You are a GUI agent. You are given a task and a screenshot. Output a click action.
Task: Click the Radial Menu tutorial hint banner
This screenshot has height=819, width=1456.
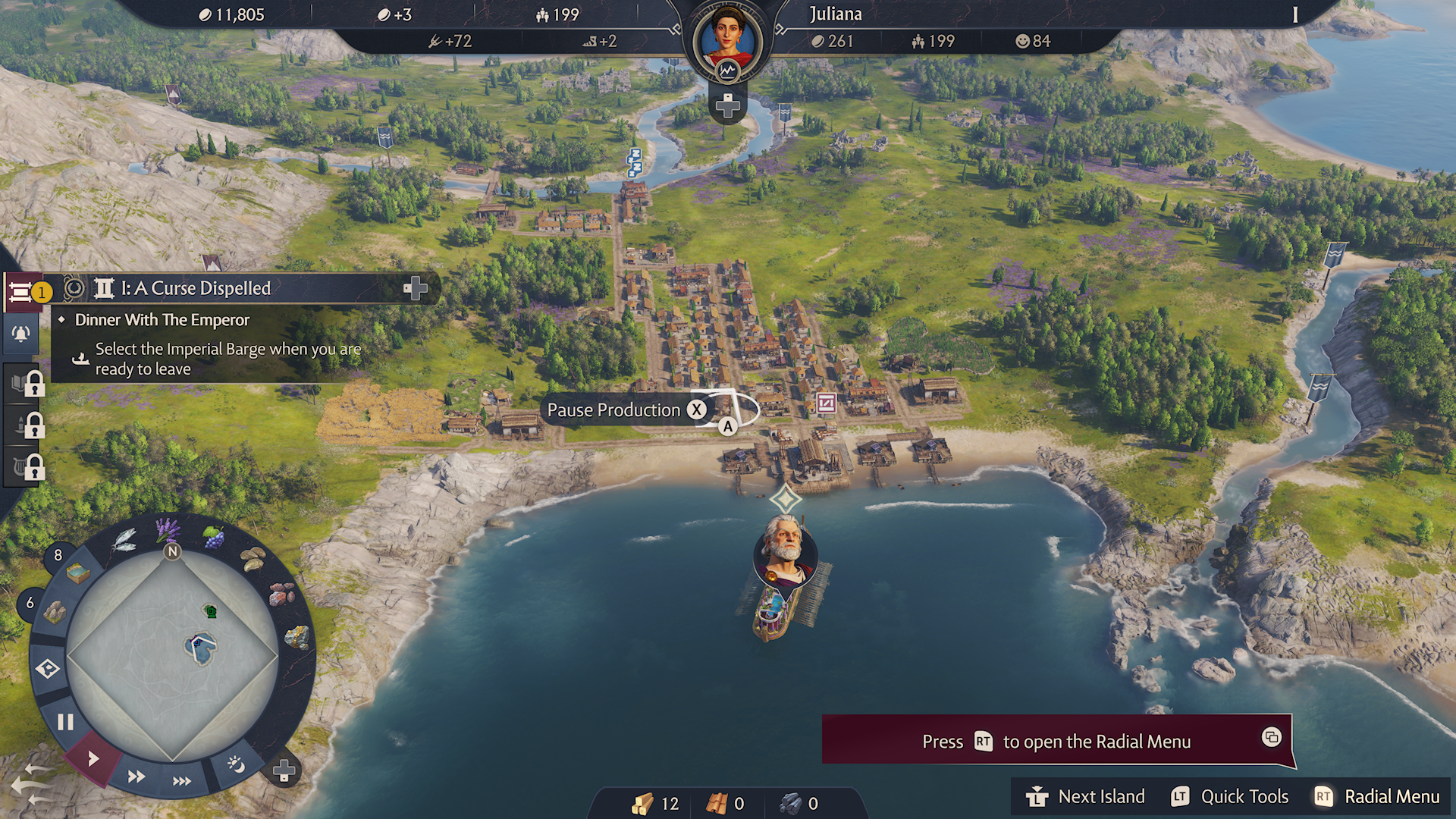[1057, 741]
